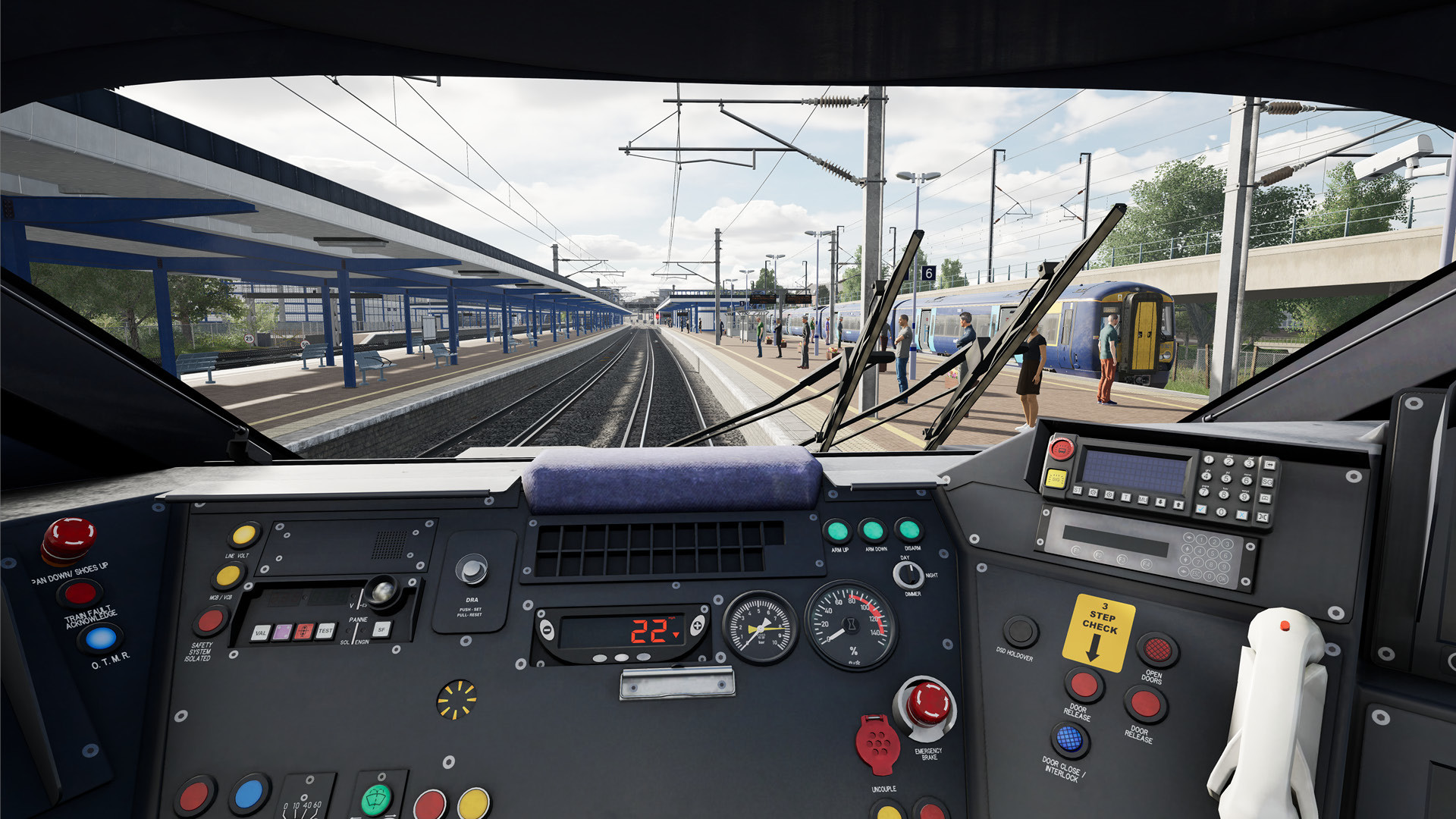Click the white SF key

pos(382,629)
